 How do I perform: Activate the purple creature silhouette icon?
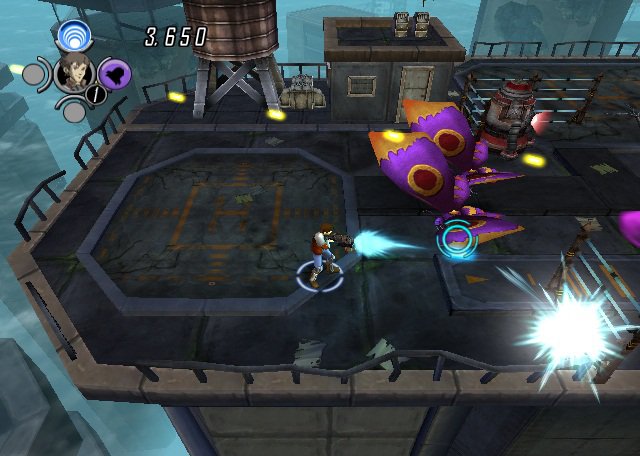(x=114, y=73)
